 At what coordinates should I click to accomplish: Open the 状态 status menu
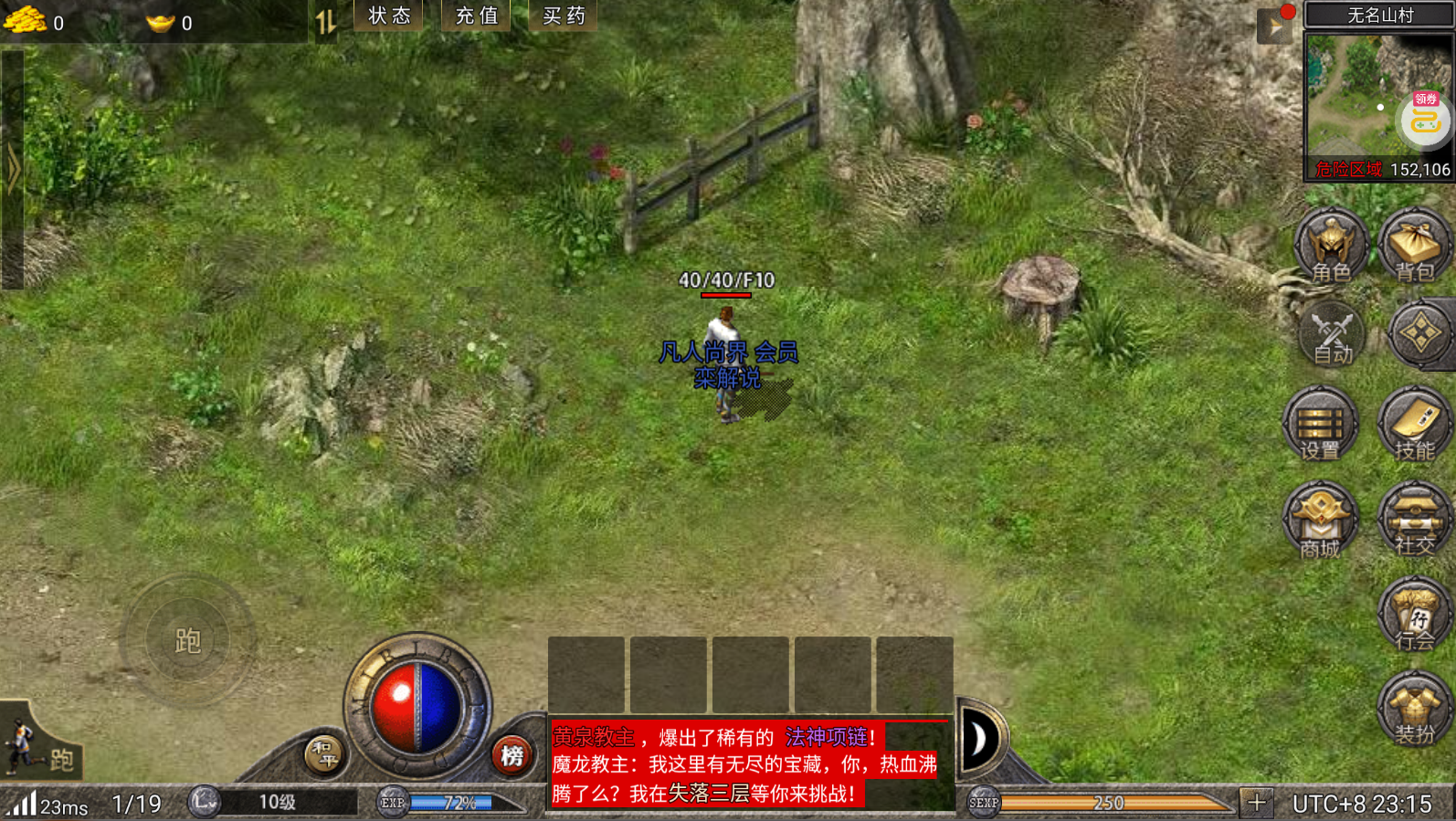pos(389,16)
